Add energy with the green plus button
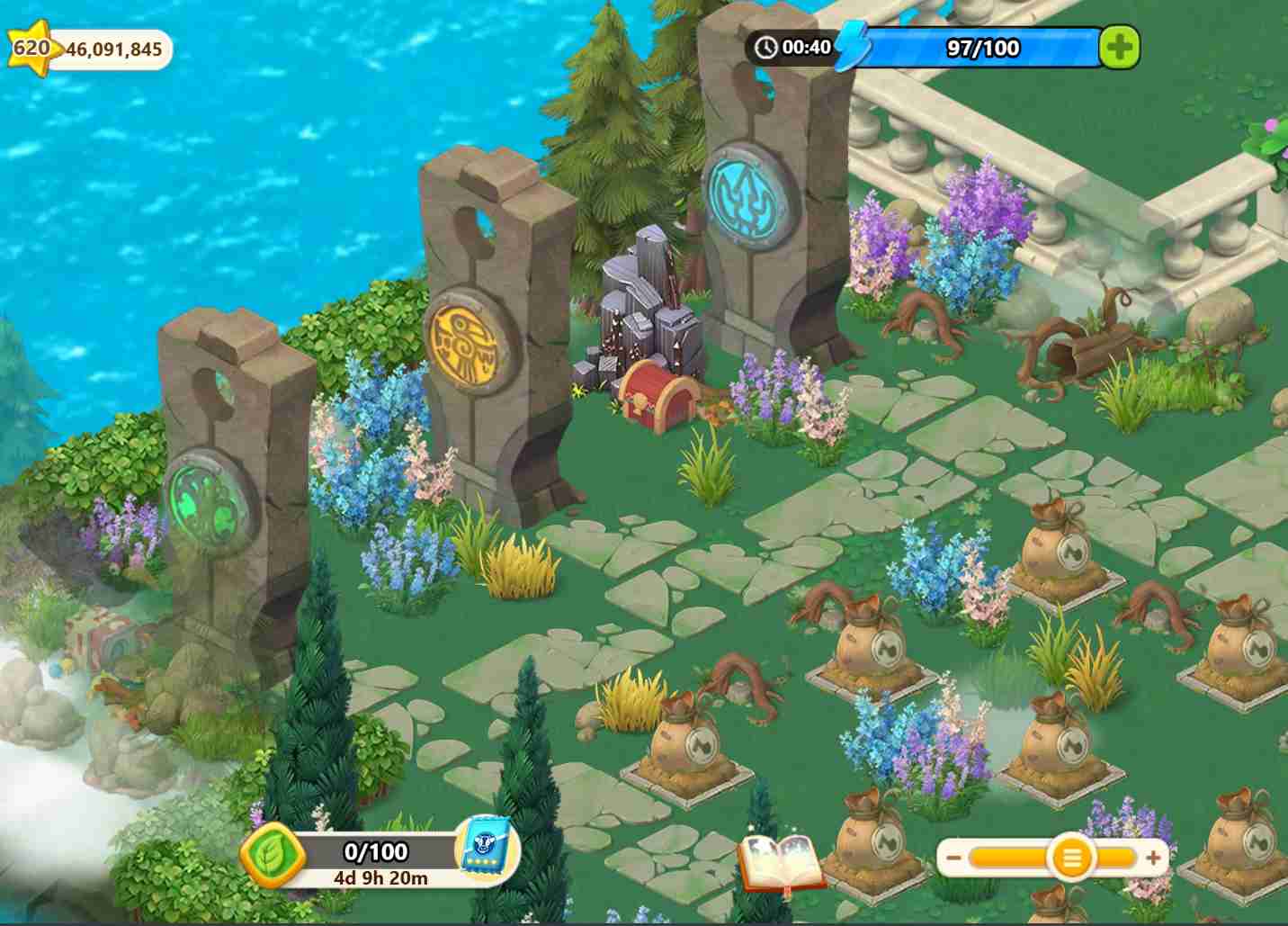The image size is (1288, 926). [1120, 48]
